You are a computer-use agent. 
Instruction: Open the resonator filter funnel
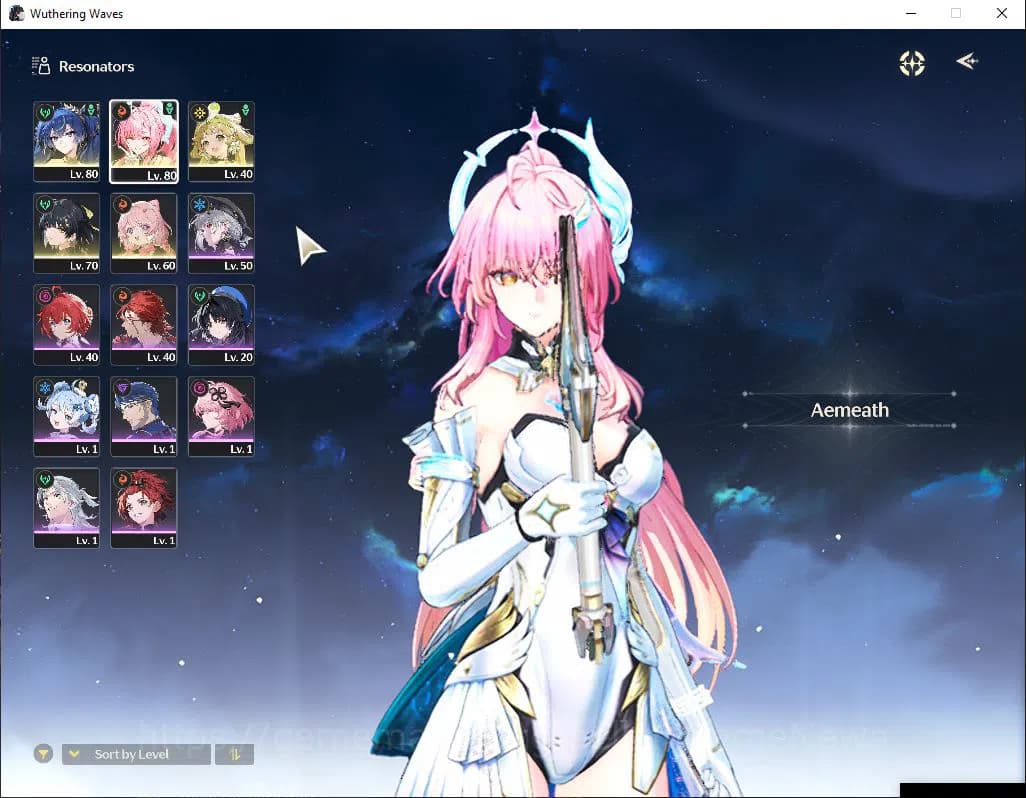click(x=43, y=754)
